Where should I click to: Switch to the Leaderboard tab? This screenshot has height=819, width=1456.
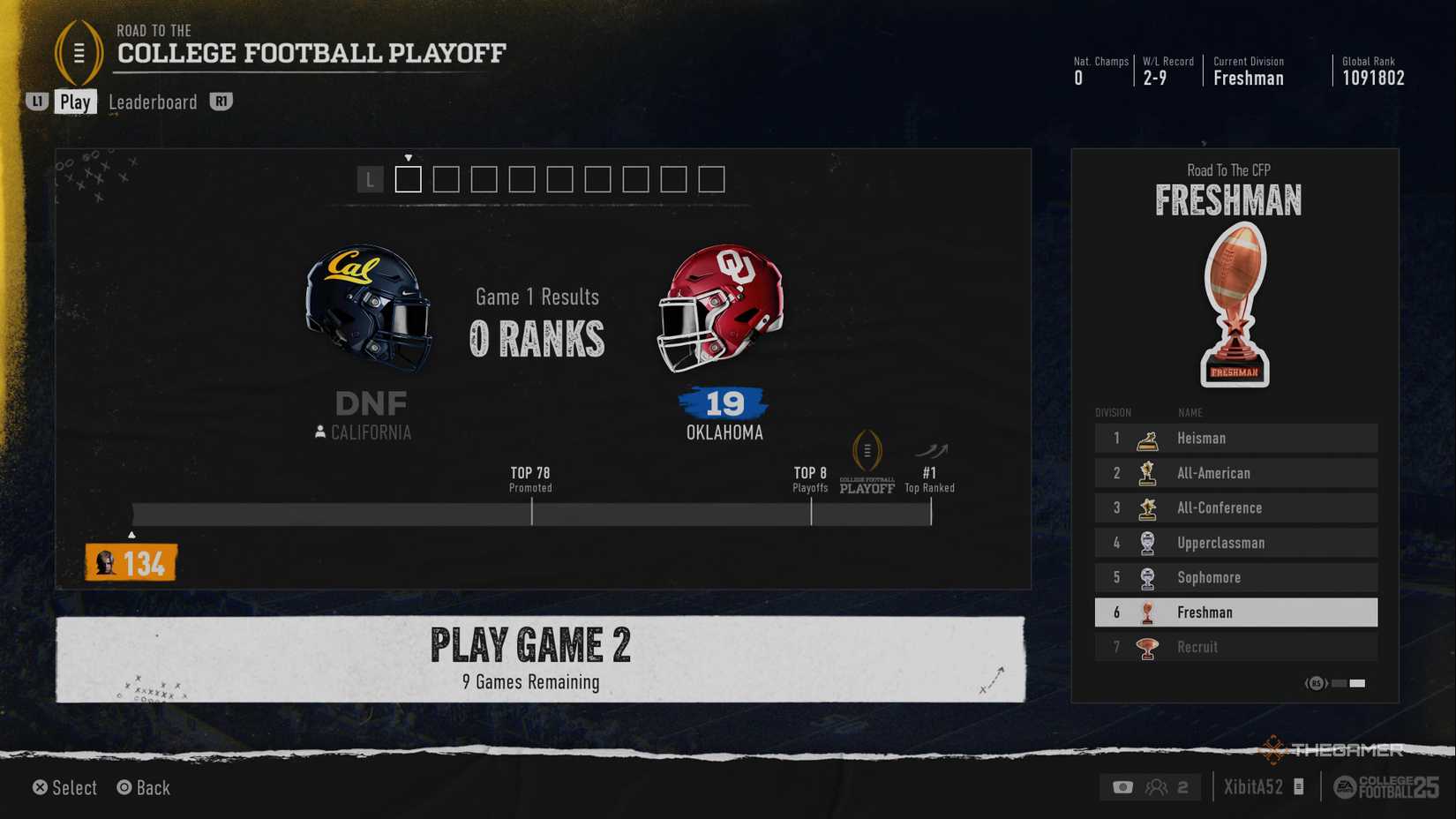152,102
